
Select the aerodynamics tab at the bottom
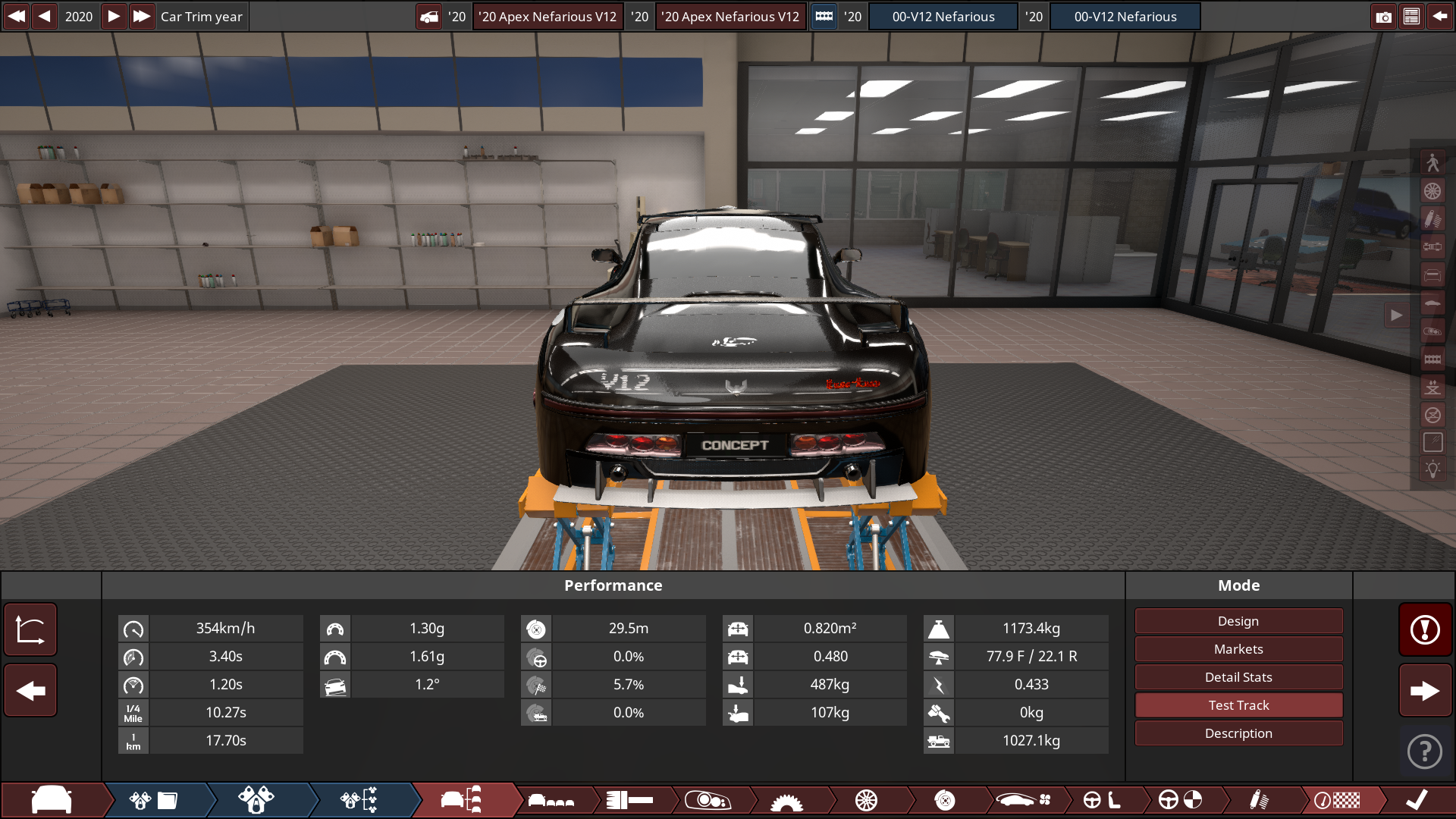click(x=1024, y=800)
